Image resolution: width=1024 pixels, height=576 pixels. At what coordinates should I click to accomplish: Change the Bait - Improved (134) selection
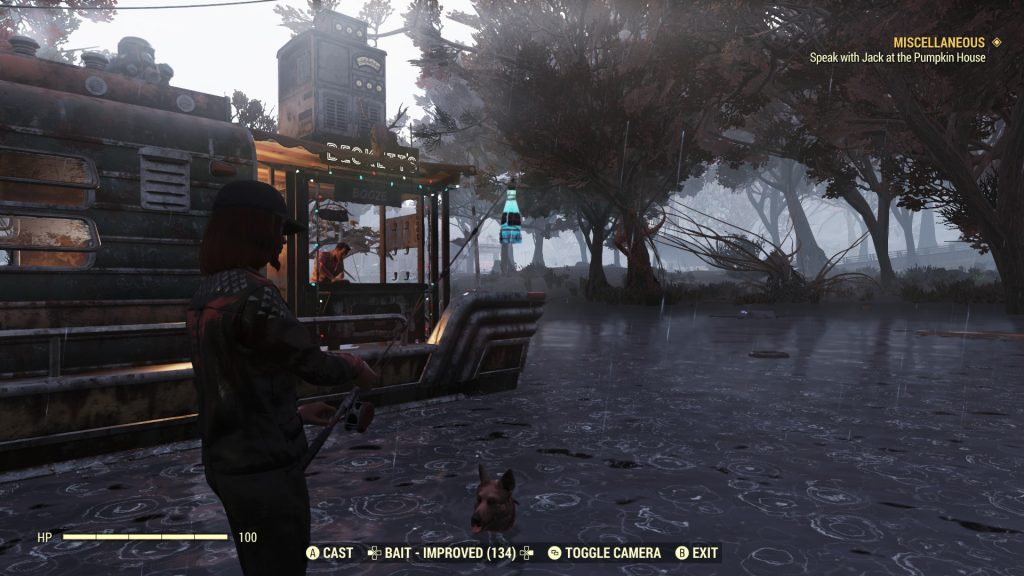444,553
